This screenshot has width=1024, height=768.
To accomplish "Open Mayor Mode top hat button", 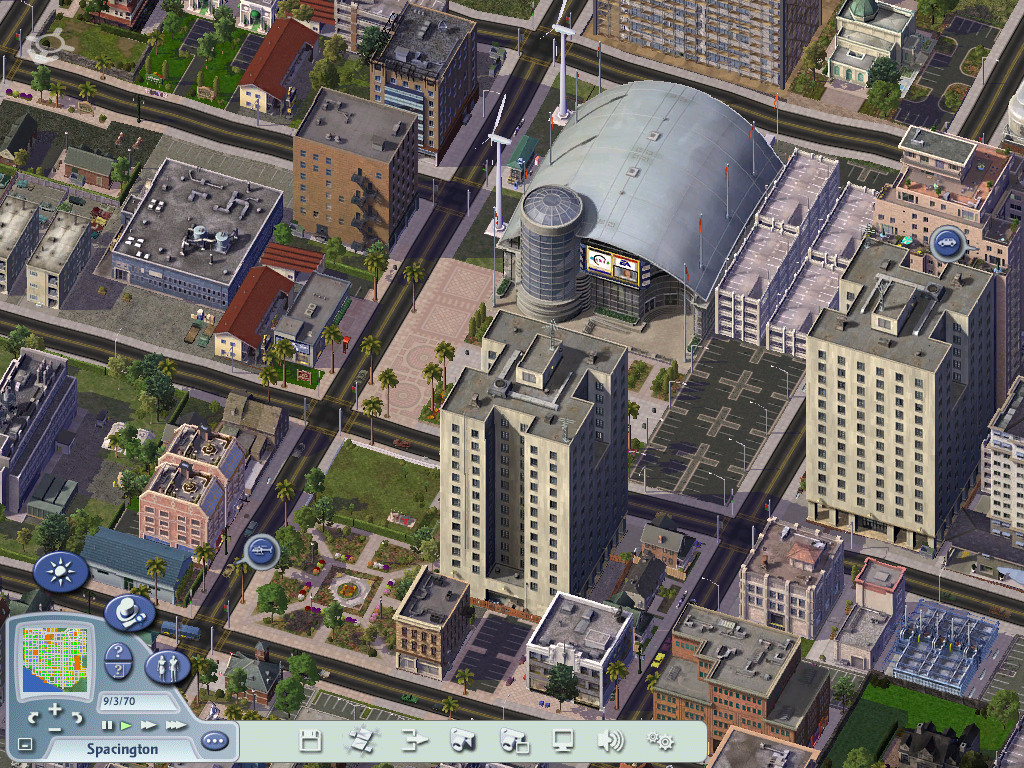I will (128, 611).
